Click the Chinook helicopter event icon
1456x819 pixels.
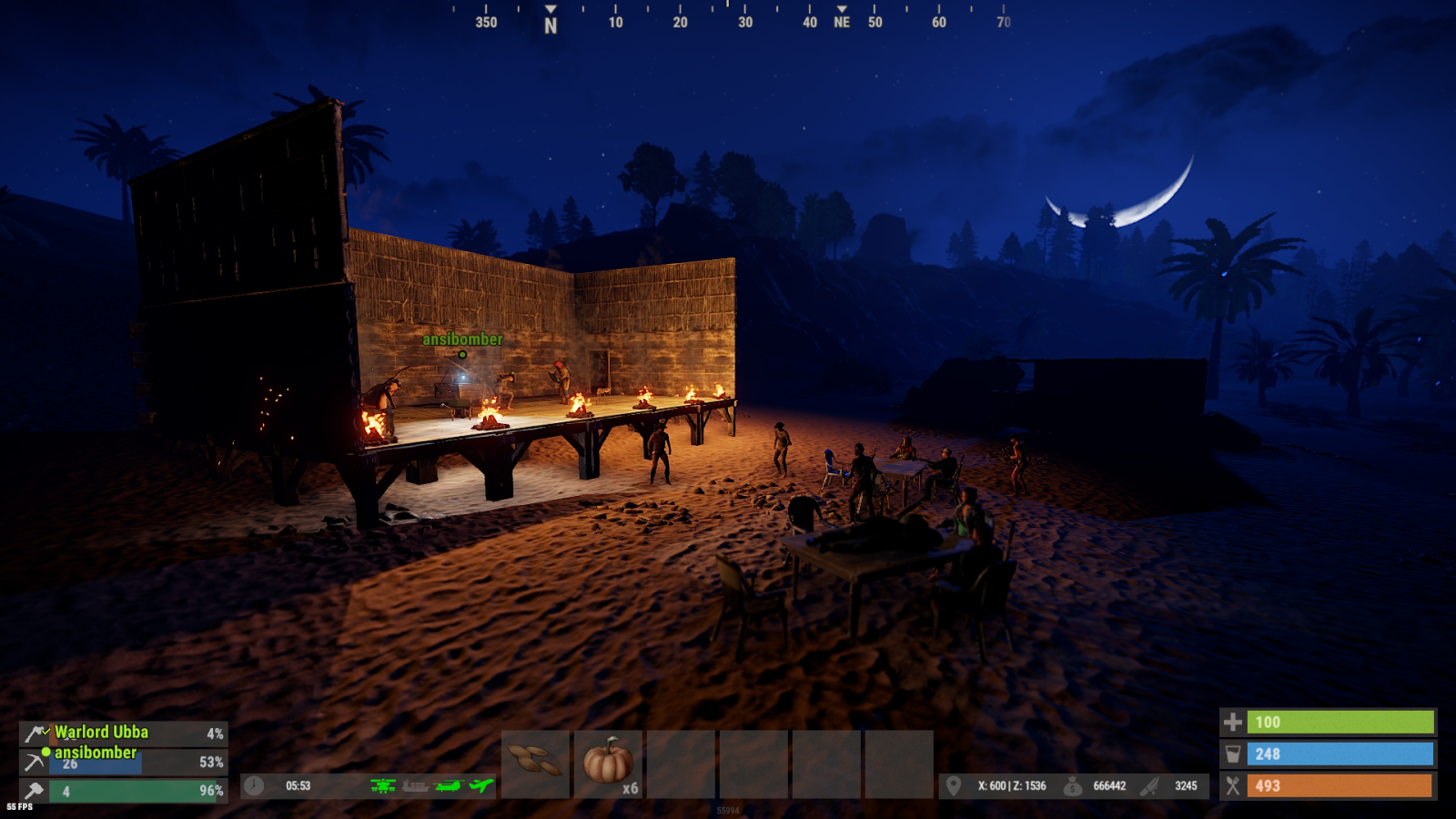449,785
